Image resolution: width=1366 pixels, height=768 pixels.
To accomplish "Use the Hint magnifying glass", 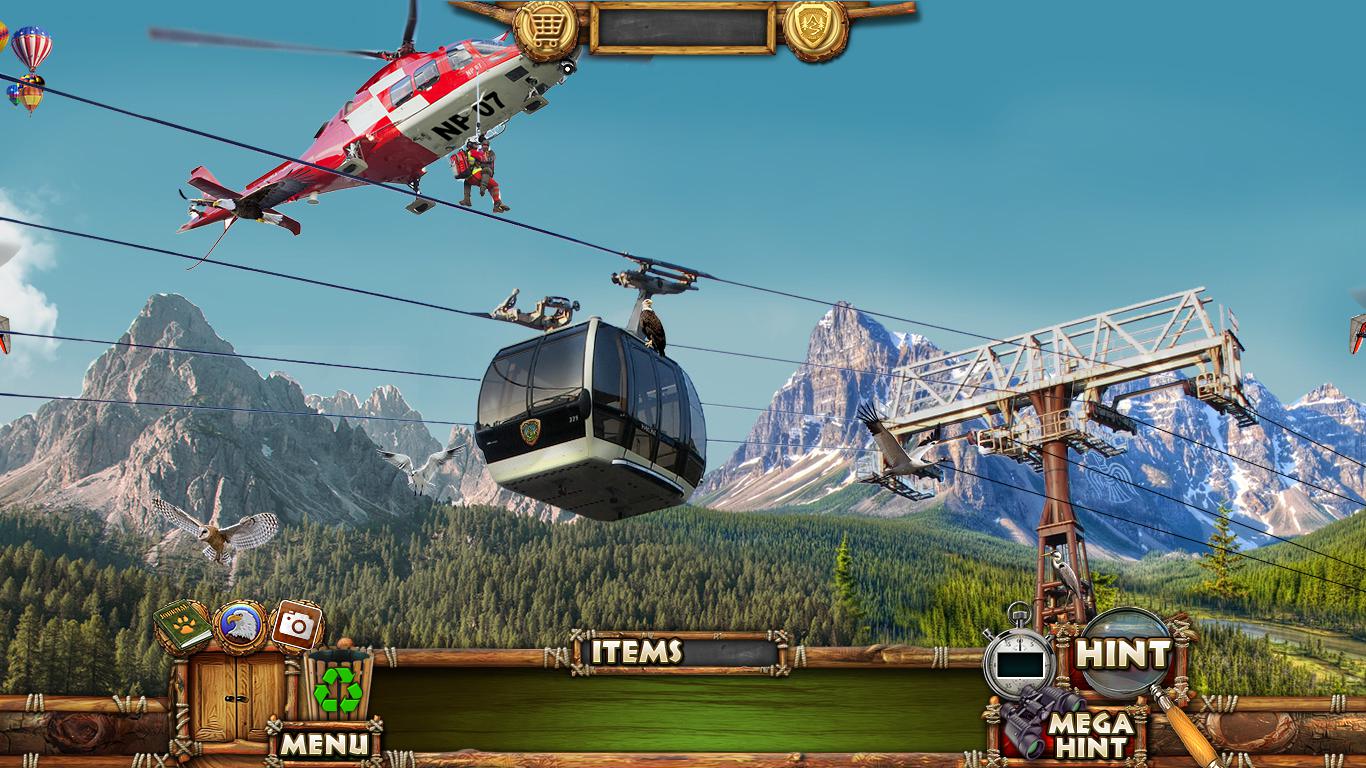I will tap(1124, 654).
